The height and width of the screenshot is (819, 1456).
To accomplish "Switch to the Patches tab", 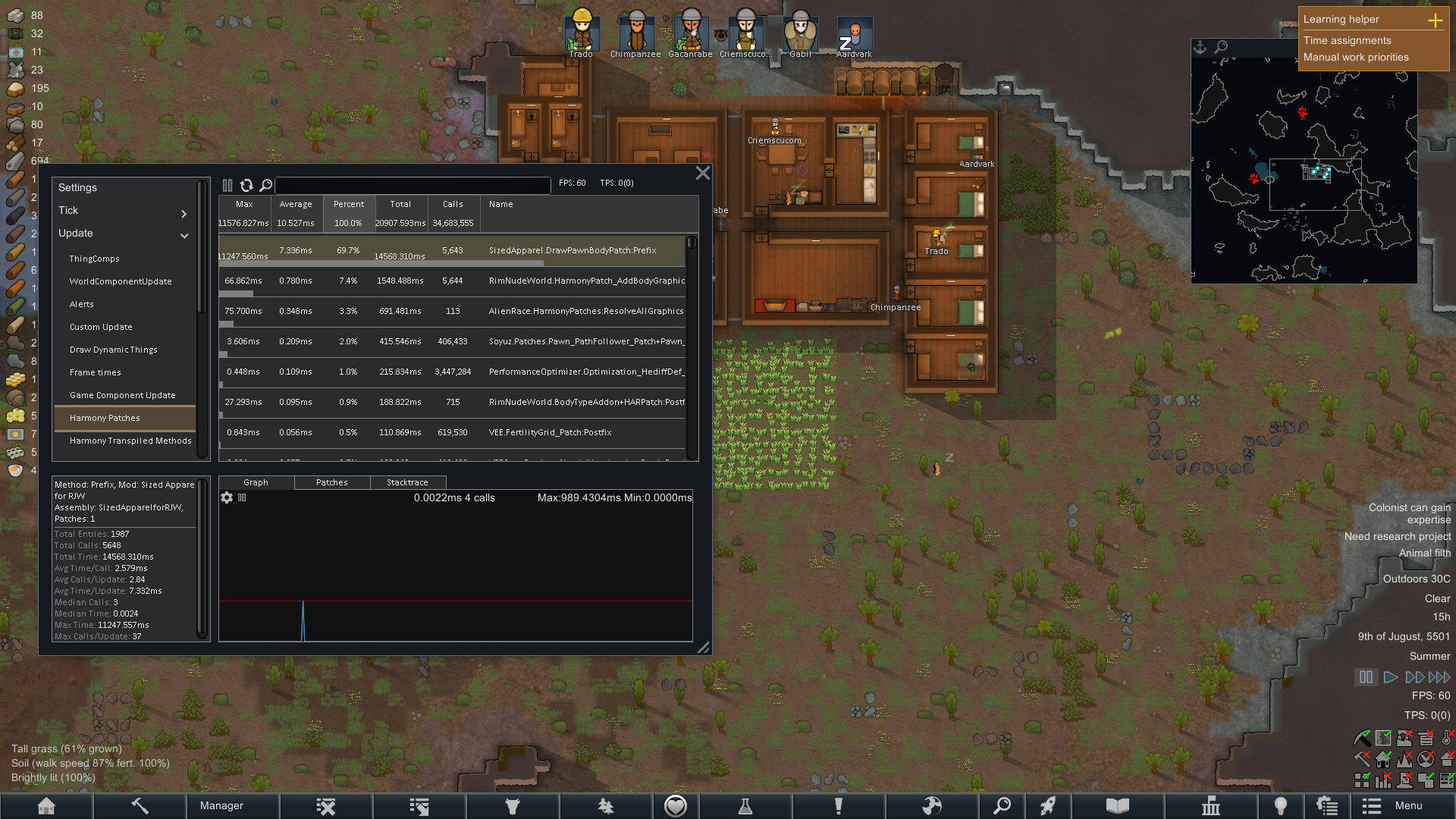I will click(331, 482).
